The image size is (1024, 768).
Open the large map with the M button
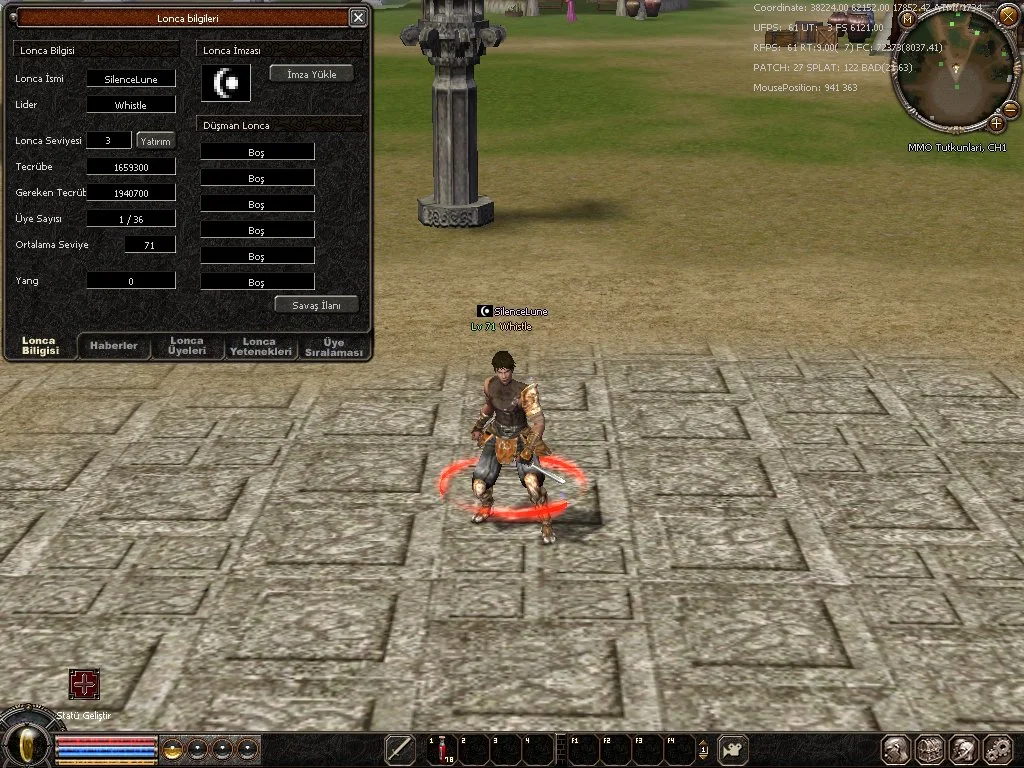point(907,19)
